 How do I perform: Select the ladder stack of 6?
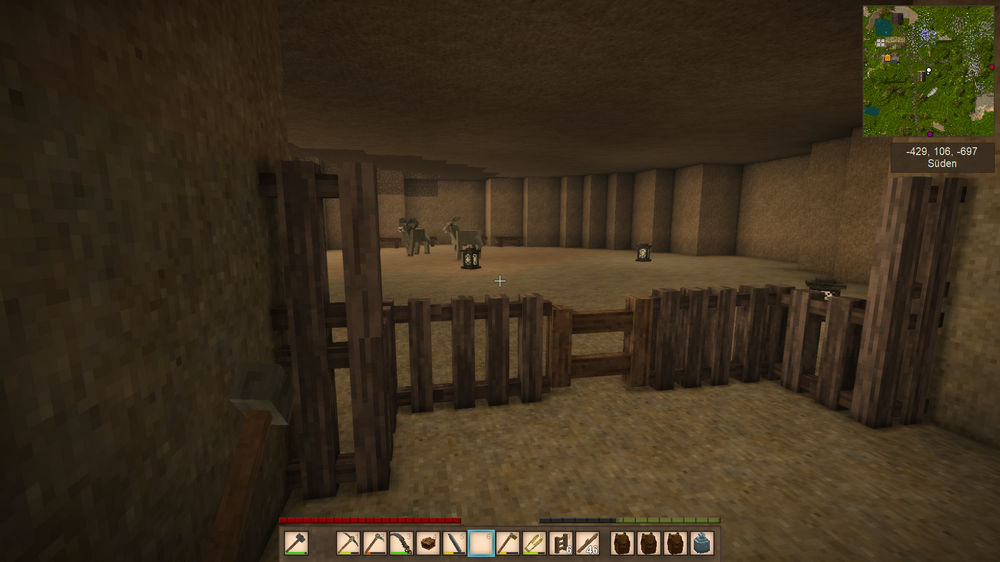(561, 543)
